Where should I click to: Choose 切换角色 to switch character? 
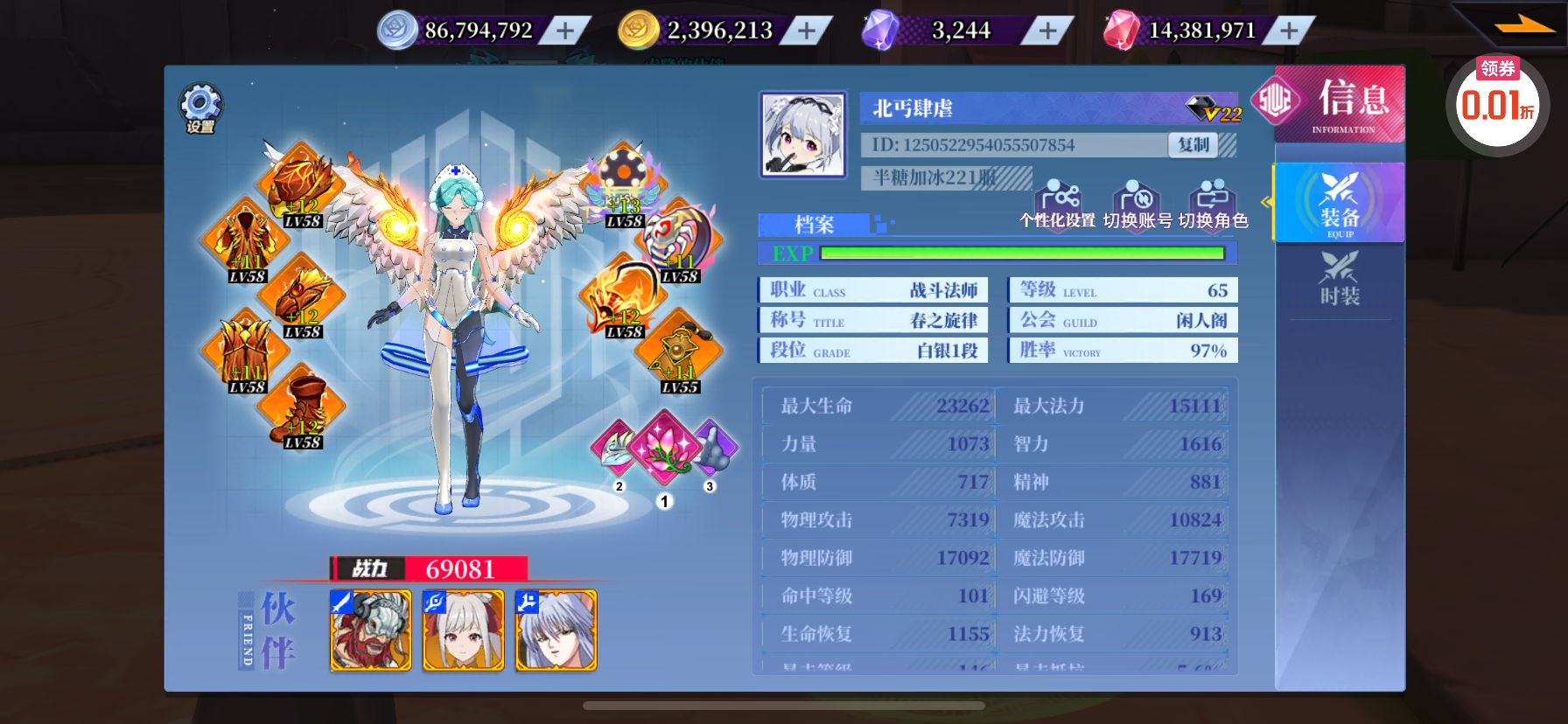click(x=1213, y=205)
